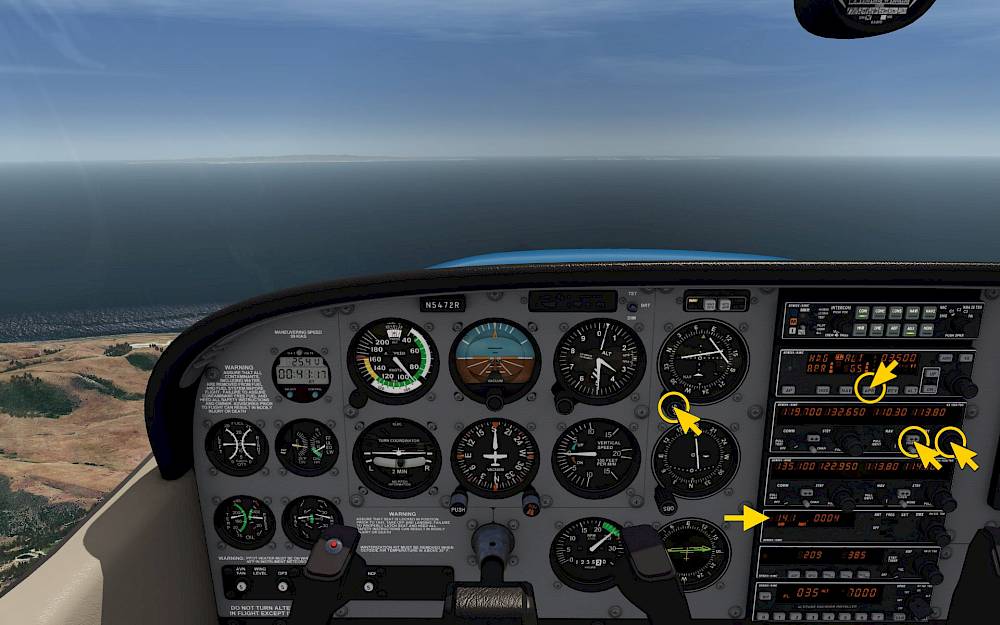Flip the COM2 frequency swap button
1000x625 pixels.
click(x=809, y=492)
